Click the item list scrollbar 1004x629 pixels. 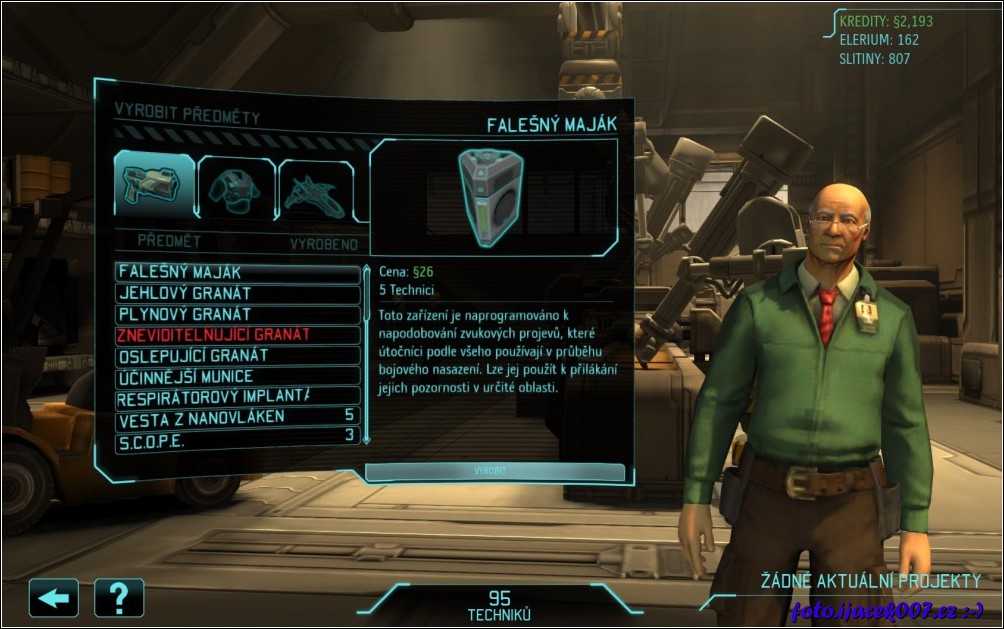pos(366,354)
